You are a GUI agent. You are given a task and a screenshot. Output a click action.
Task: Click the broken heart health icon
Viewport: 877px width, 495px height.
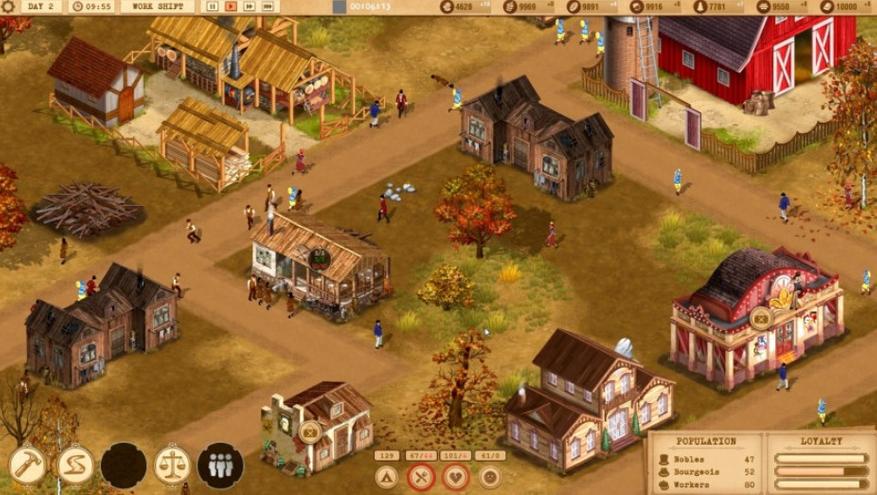456,477
